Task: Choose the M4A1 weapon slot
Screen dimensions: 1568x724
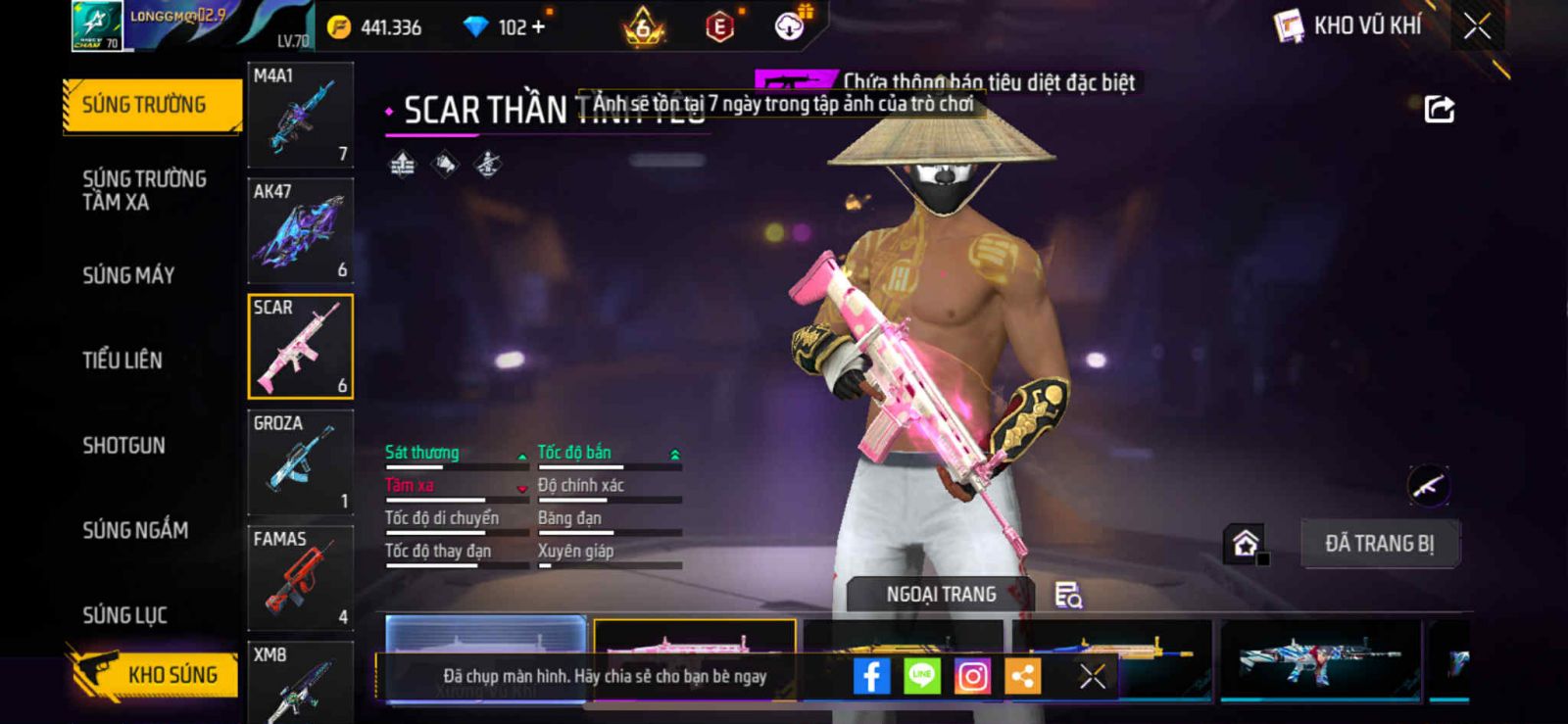Action: 300,115
